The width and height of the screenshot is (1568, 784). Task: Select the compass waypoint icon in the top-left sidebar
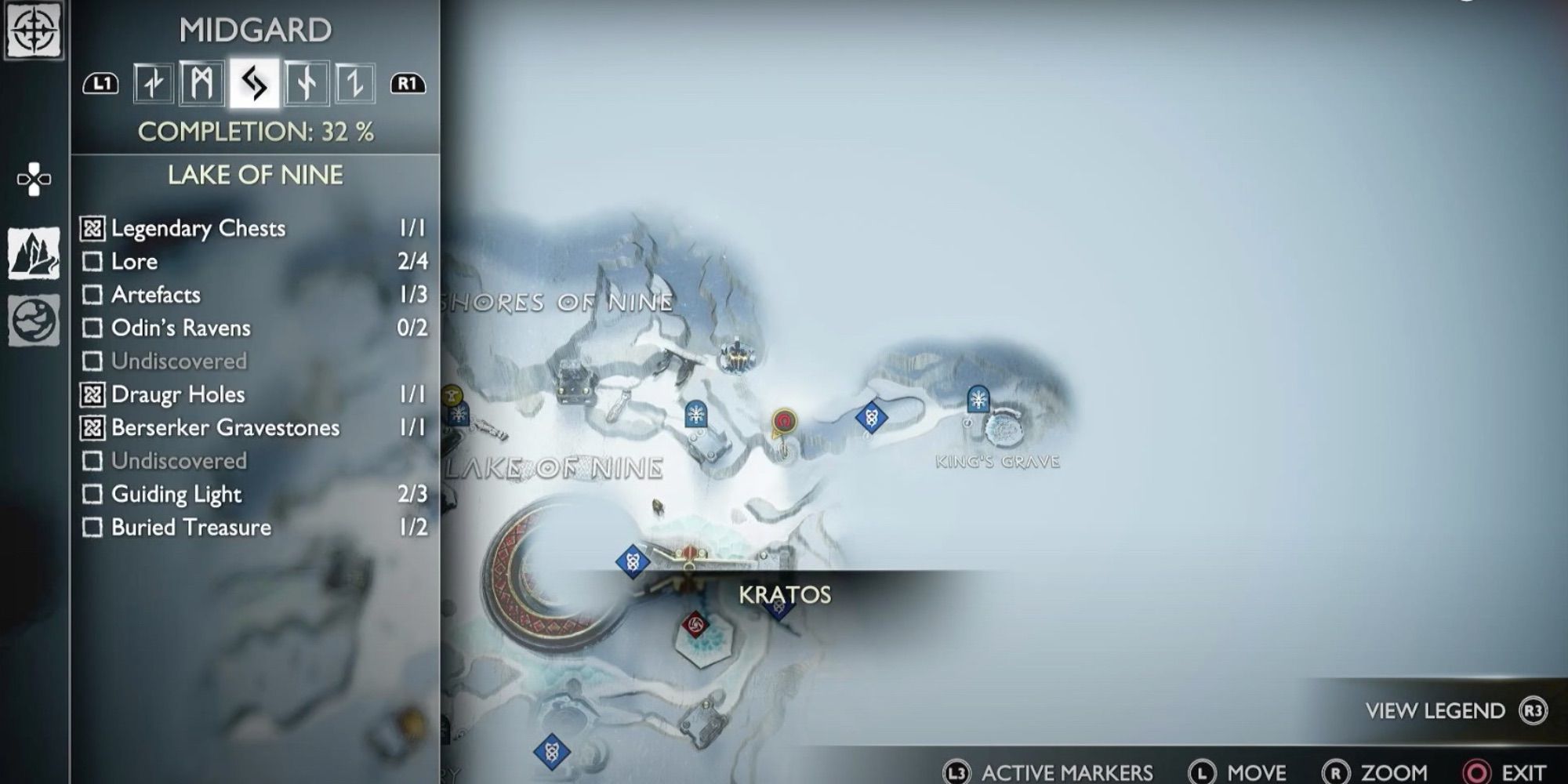(34, 31)
